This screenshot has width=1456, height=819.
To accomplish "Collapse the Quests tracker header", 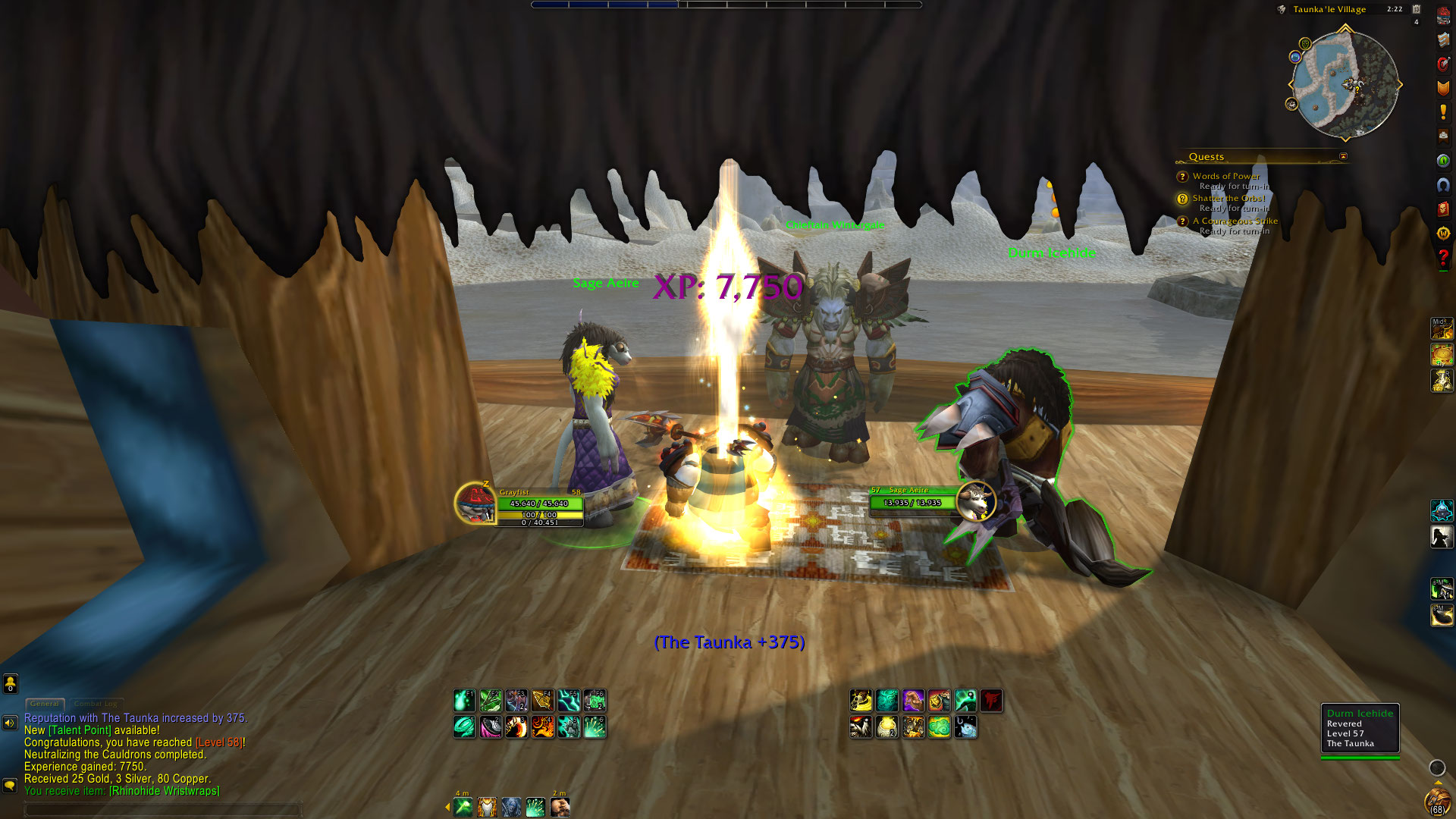I will coord(1343,157).
